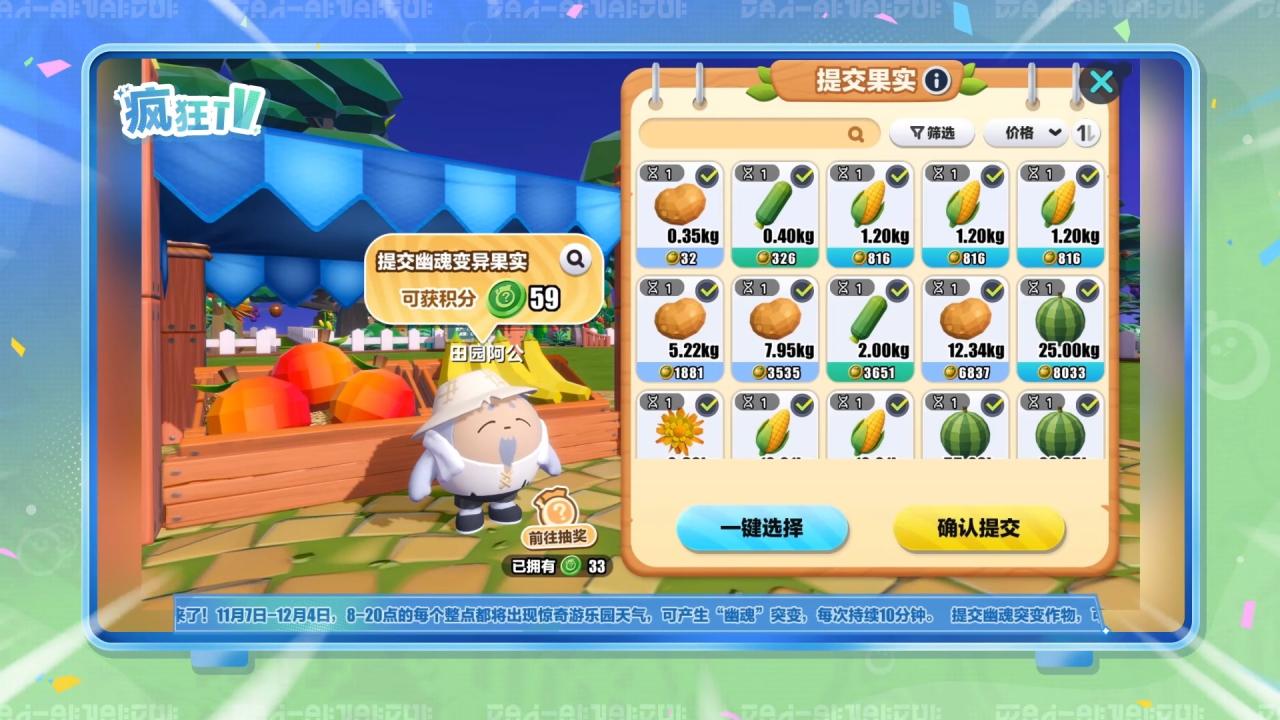Viewport: 1280px width, 720px height.
Task: Click the 816-coin price bar under the corn
Action: 869,258
